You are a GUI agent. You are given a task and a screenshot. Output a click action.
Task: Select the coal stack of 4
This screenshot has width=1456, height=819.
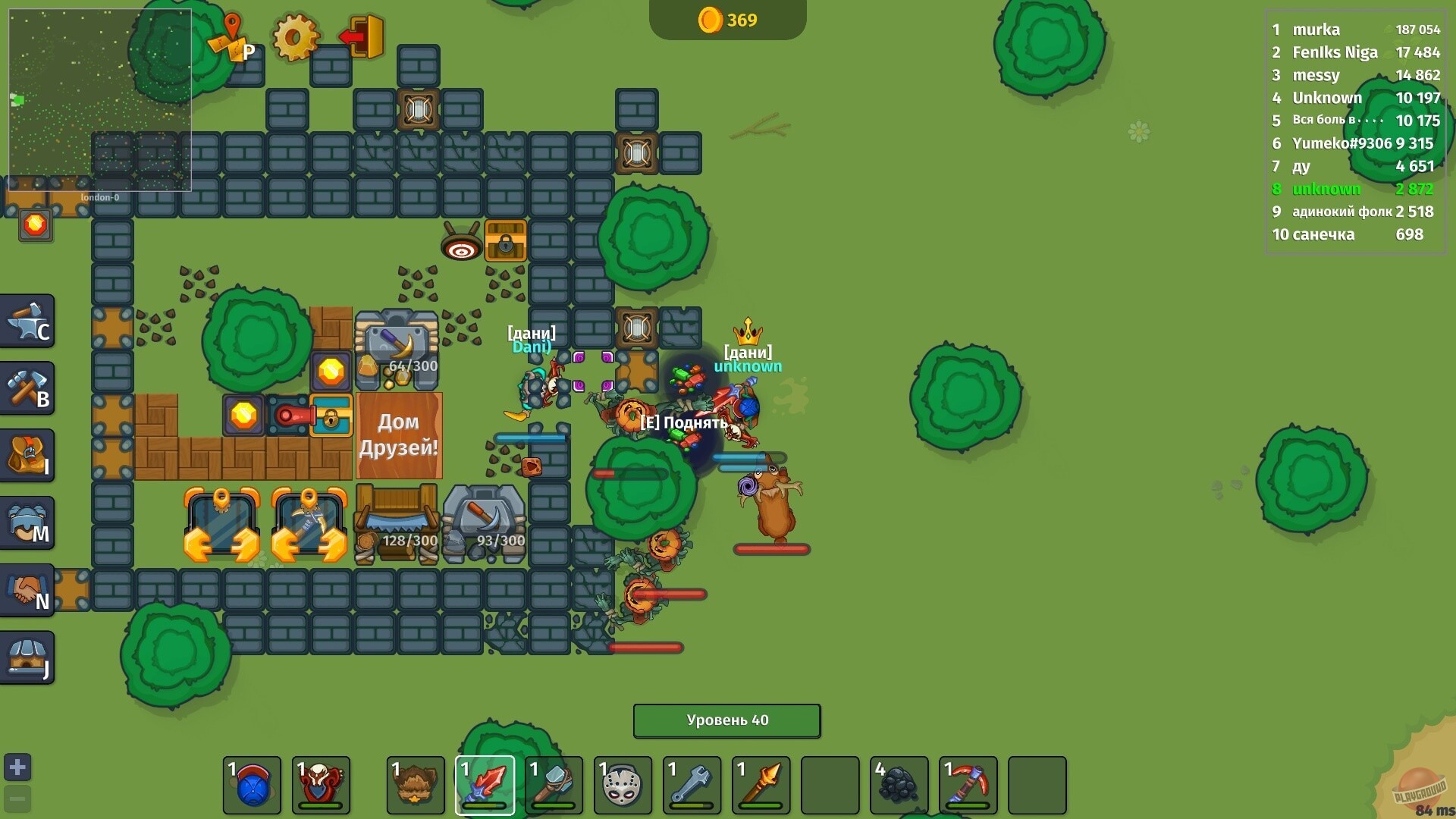[897, 785]
